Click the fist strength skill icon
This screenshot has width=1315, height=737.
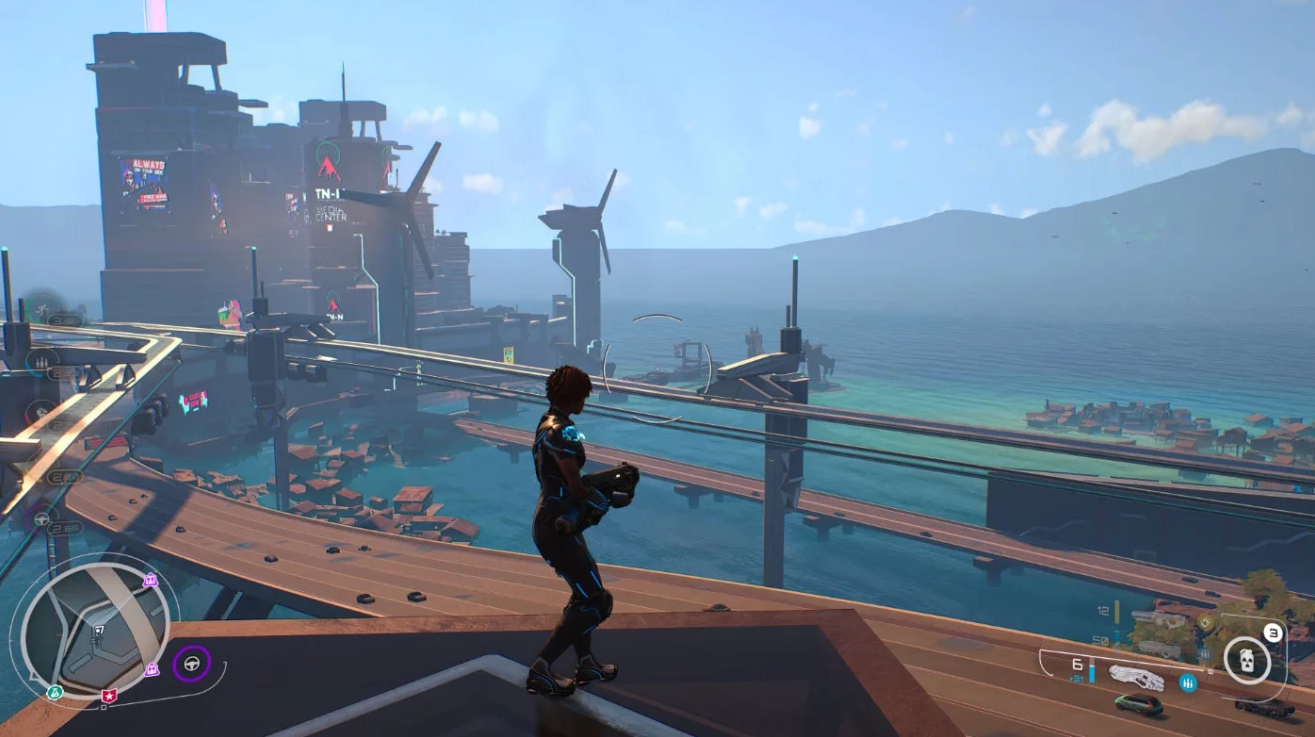tap(40, 411)
